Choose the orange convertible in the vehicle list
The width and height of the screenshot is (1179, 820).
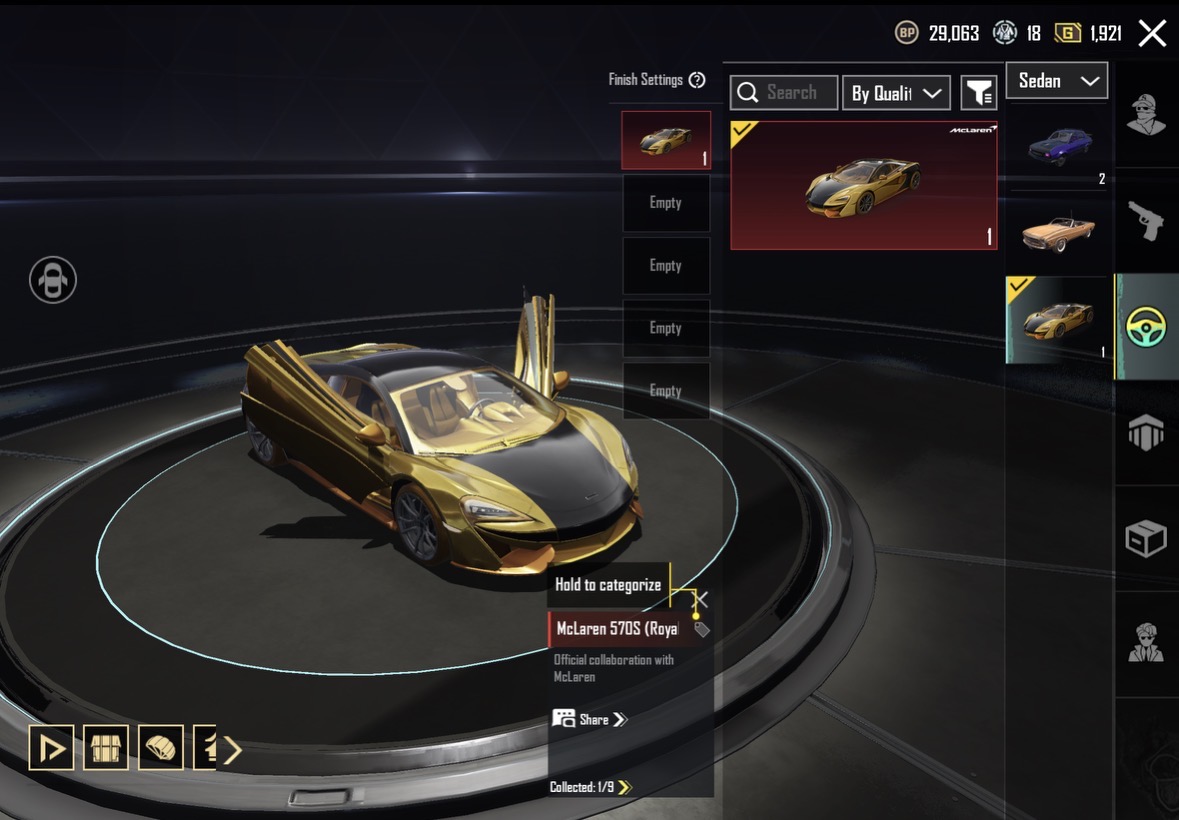pos(1060,232)
